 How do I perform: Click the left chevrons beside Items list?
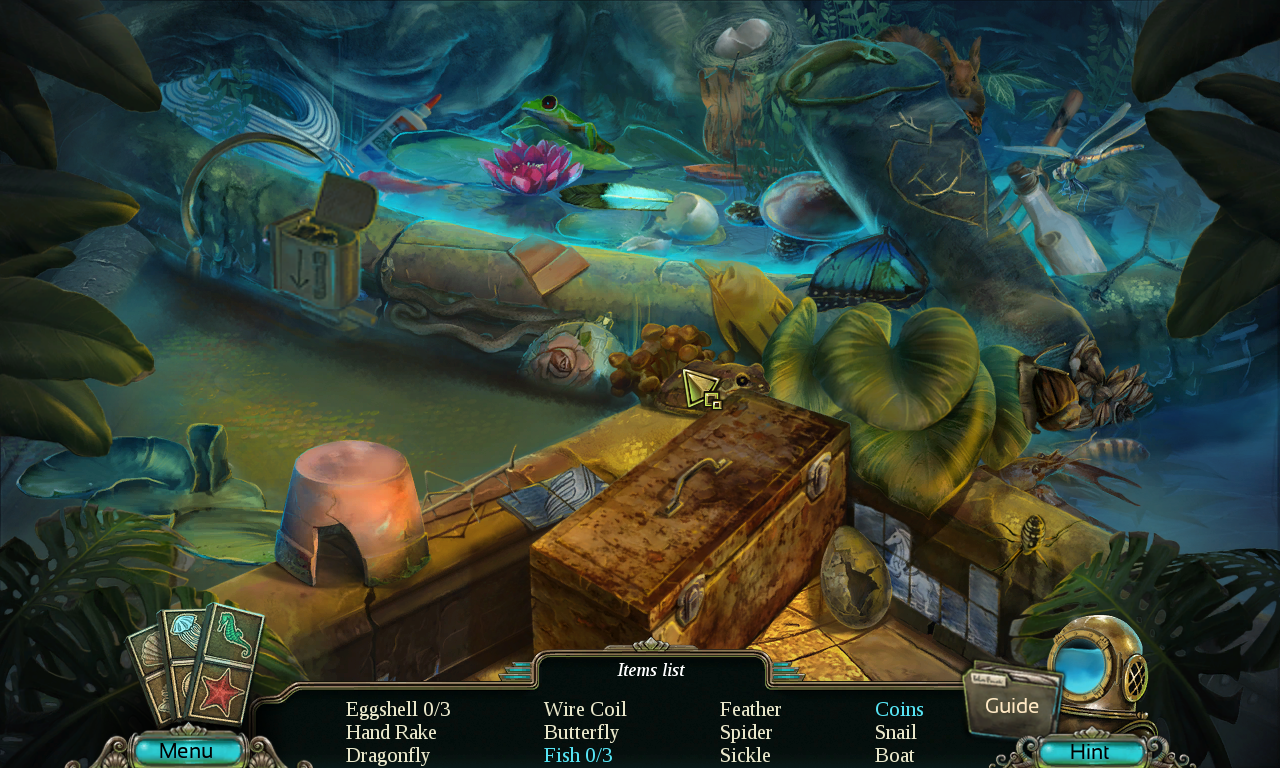[x=516, y=673]
